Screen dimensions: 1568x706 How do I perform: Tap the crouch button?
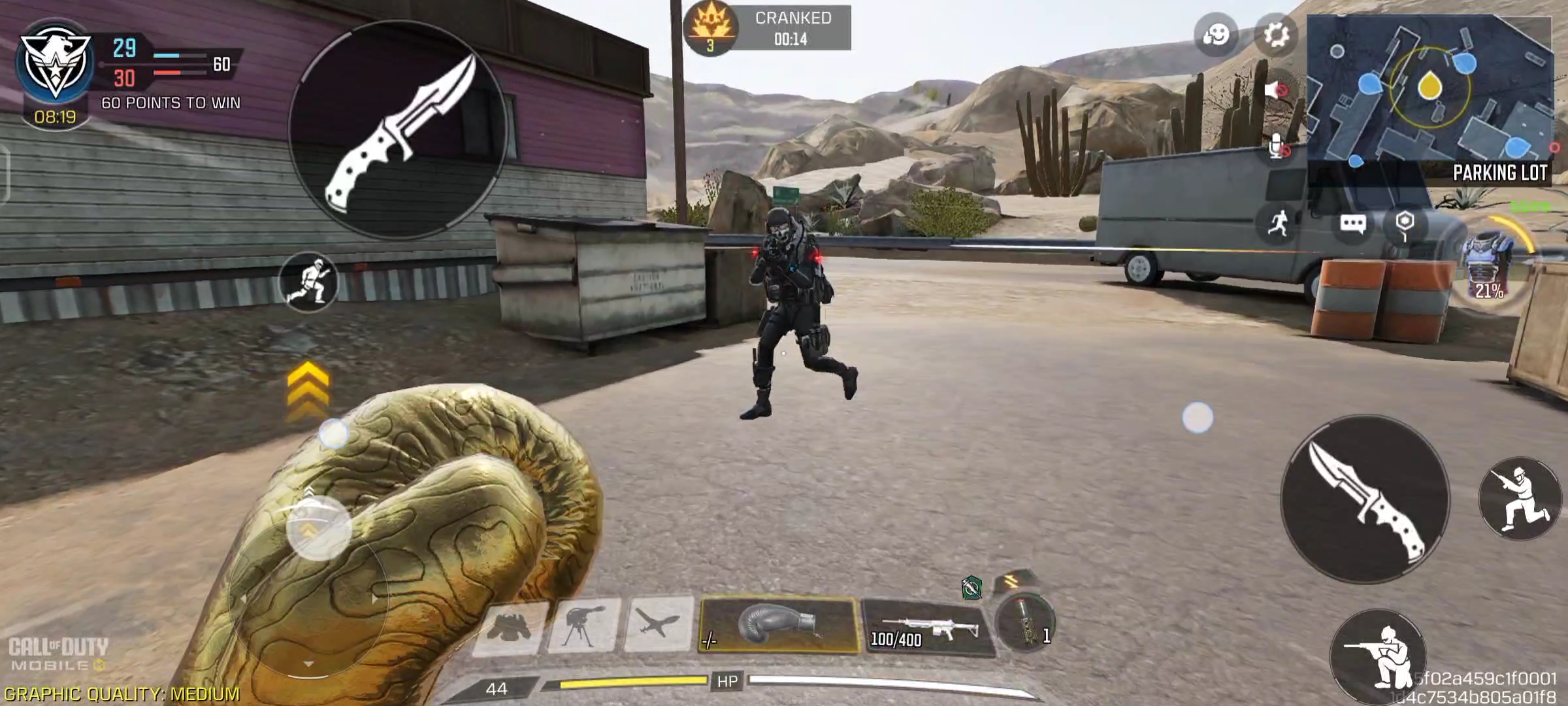click(1379, 656)
